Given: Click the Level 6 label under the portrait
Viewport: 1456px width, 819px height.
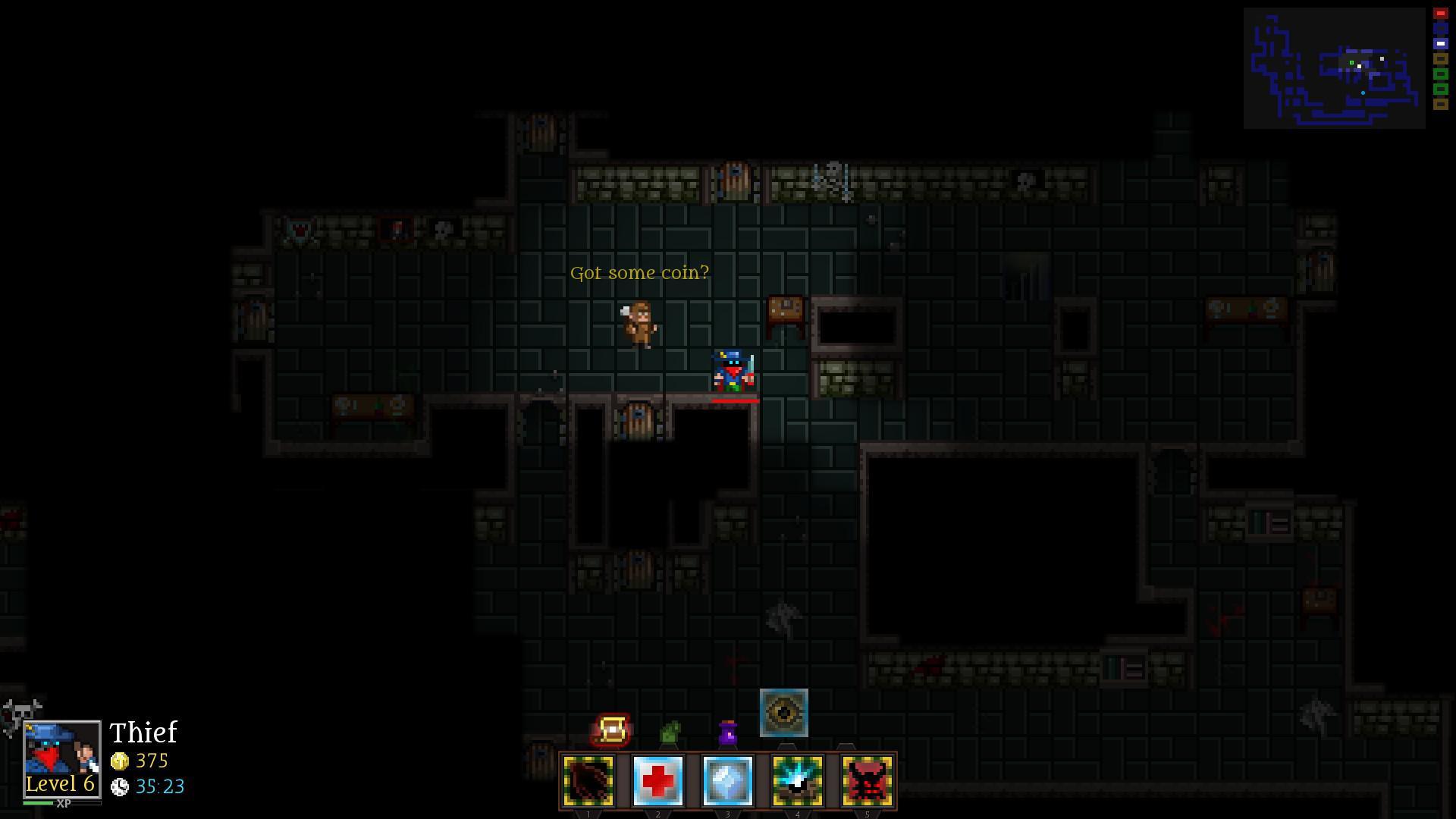Looking at the screenshot, I should click(x=59, y=783).
